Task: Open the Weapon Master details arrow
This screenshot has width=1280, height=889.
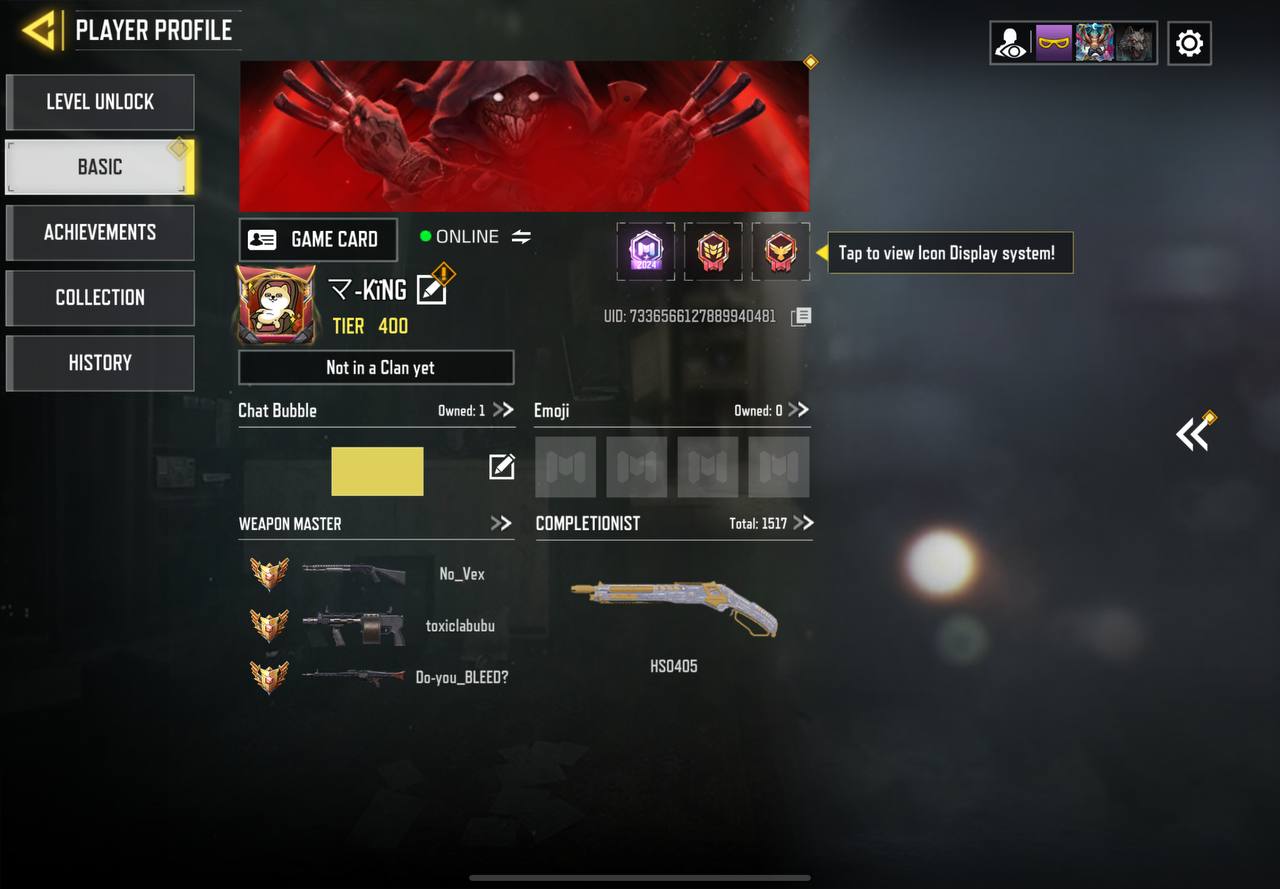Action: pyautogui.click(x=501, y=523)
